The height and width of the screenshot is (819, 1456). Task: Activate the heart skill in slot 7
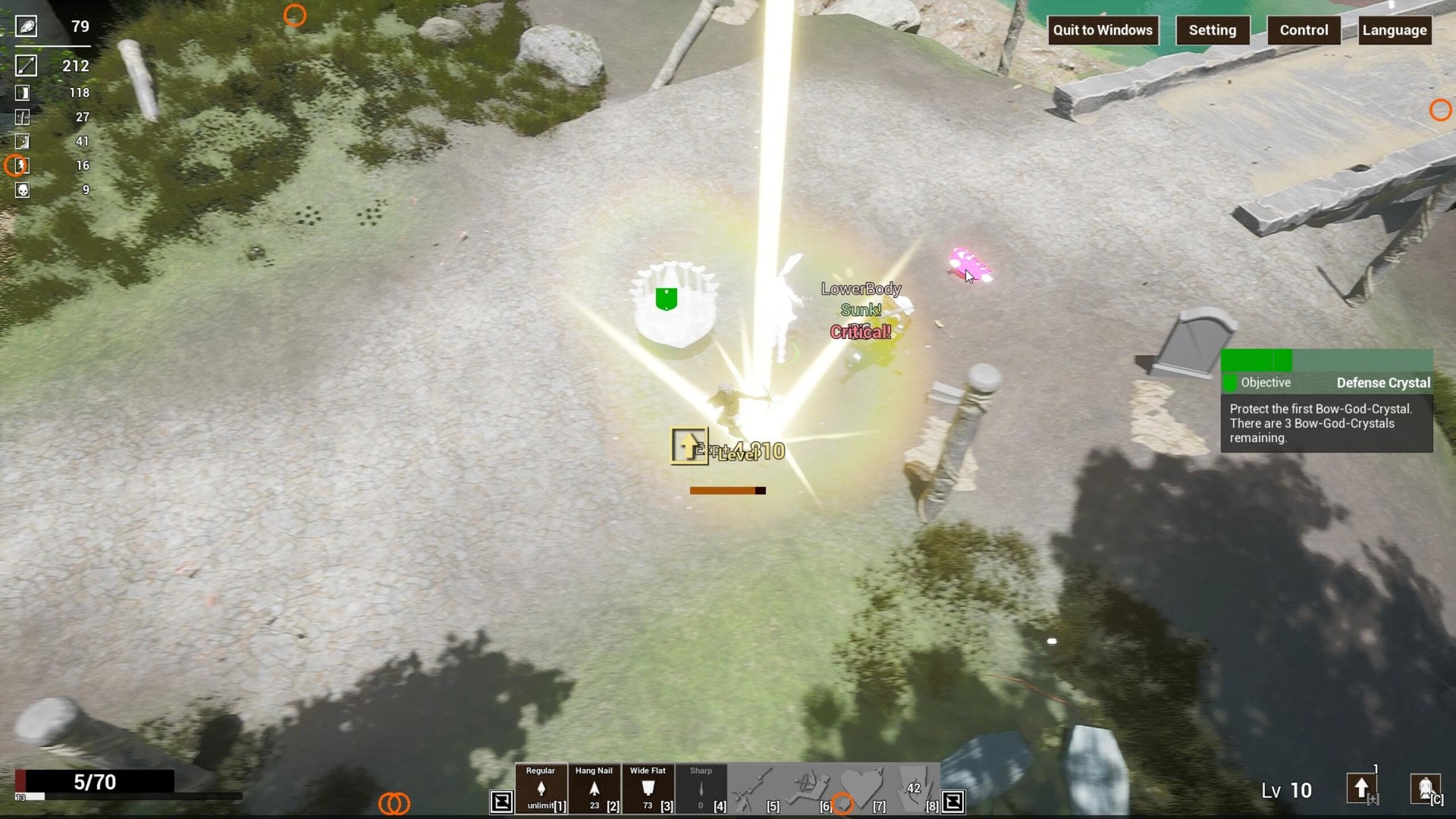[861, 789]
